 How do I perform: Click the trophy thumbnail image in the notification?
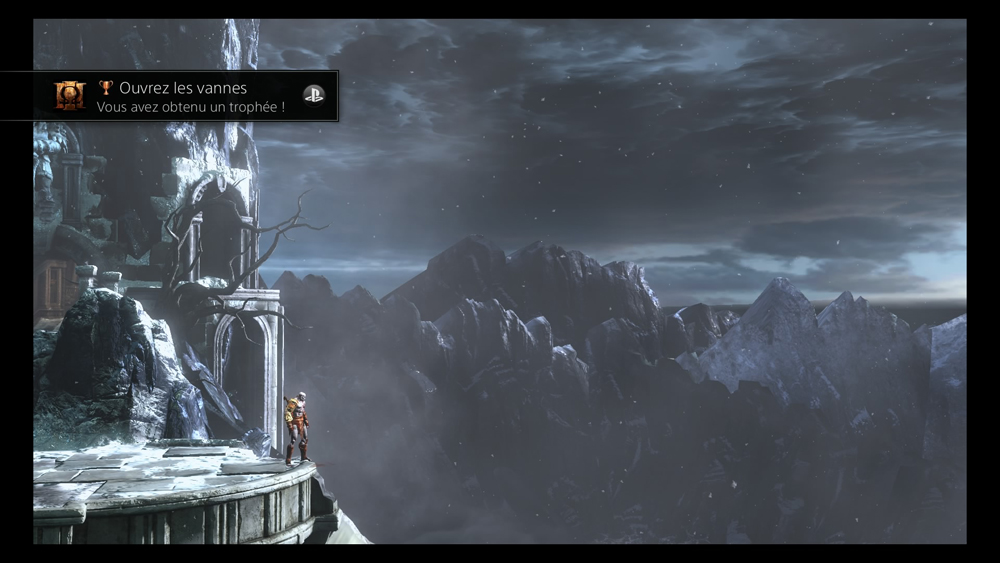click(x=70, y=96)
